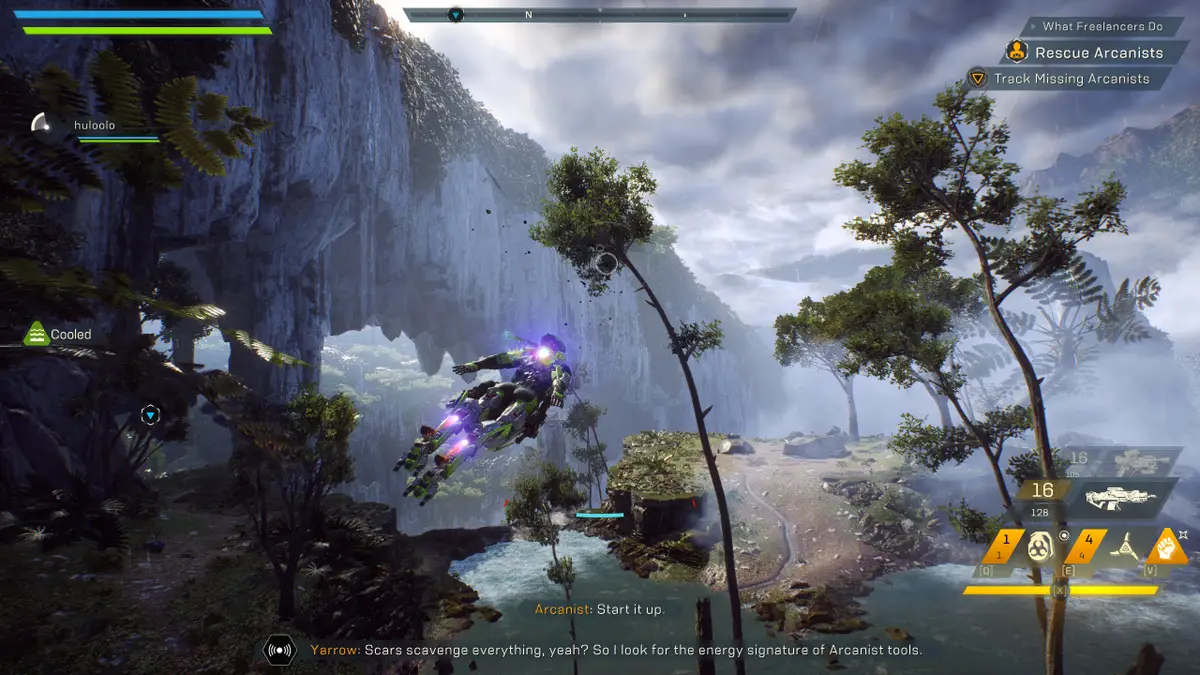Click the green Cooled status icon
Image resolution: width=1200 pixels, height=675 pixels.
pyautogui.click(x=37, y=334)
